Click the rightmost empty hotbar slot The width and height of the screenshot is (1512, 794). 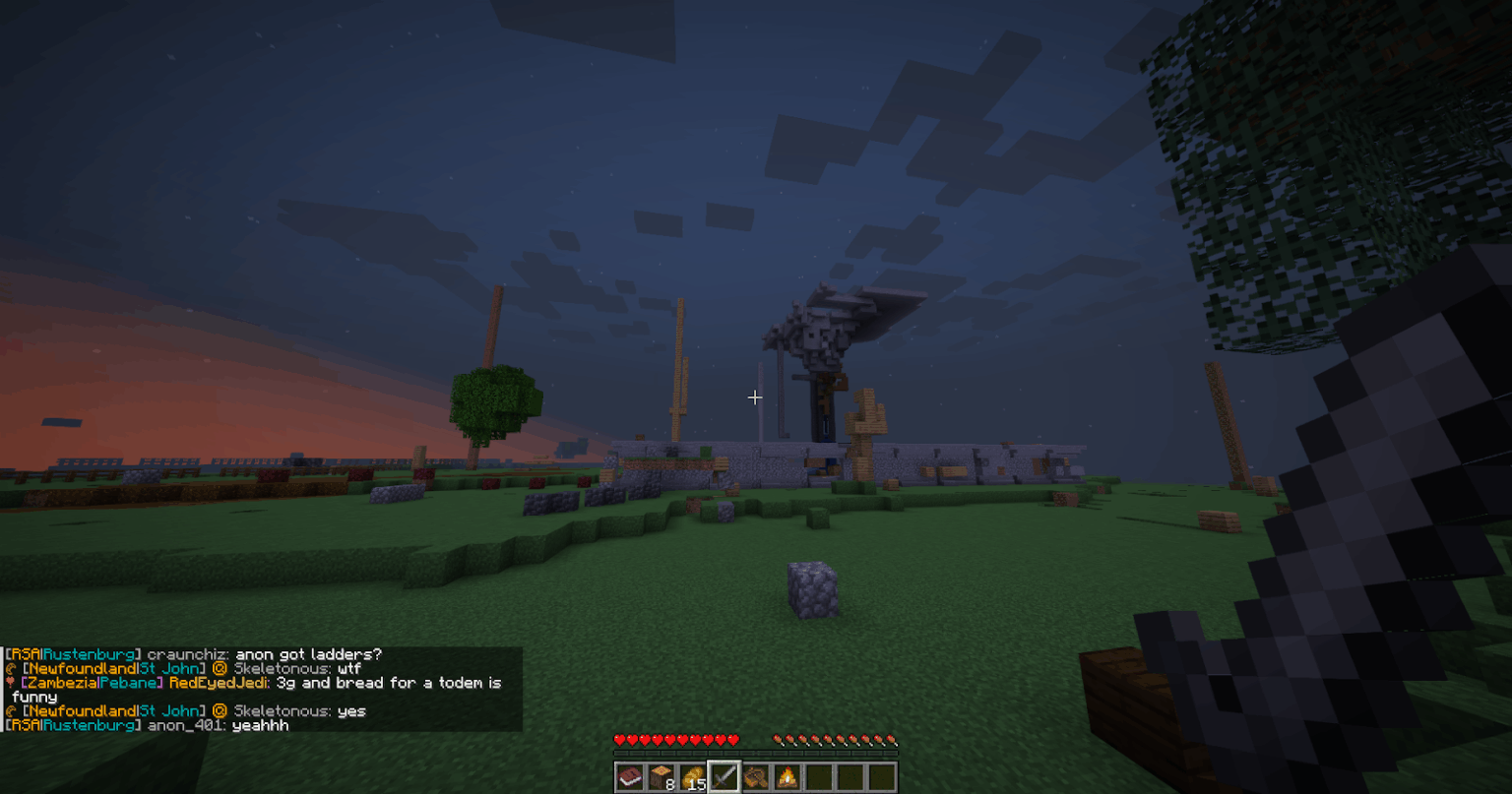883,776
